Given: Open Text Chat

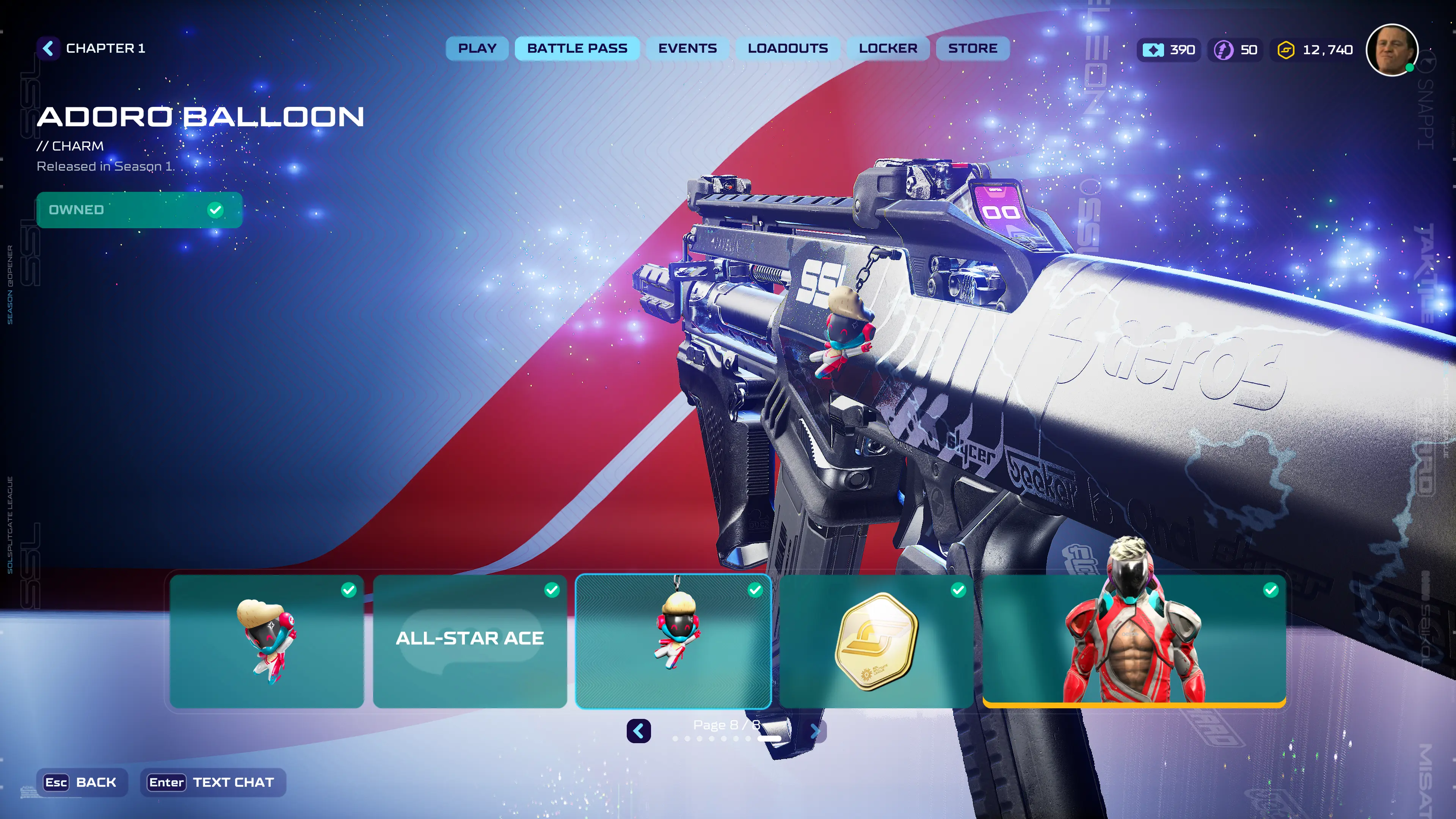Looking at the screenshot, I should (212, 782).
